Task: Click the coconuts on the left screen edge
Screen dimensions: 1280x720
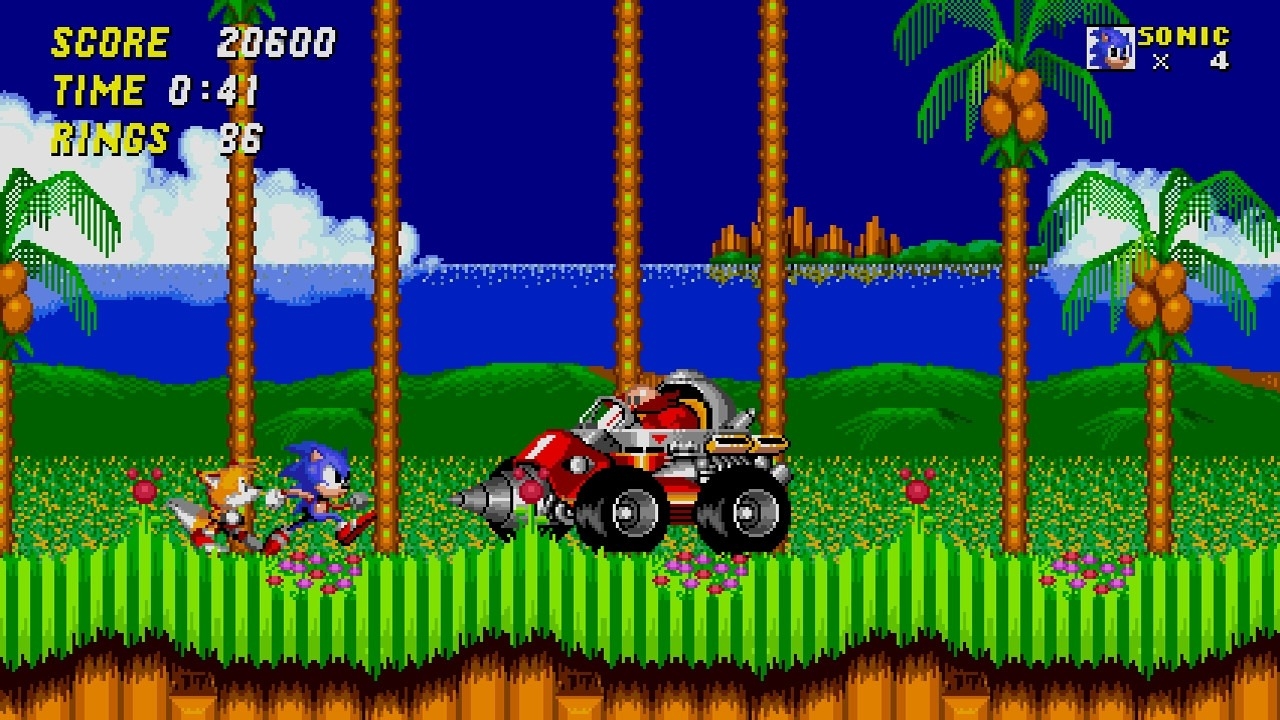Action: [x=12, y=300]
